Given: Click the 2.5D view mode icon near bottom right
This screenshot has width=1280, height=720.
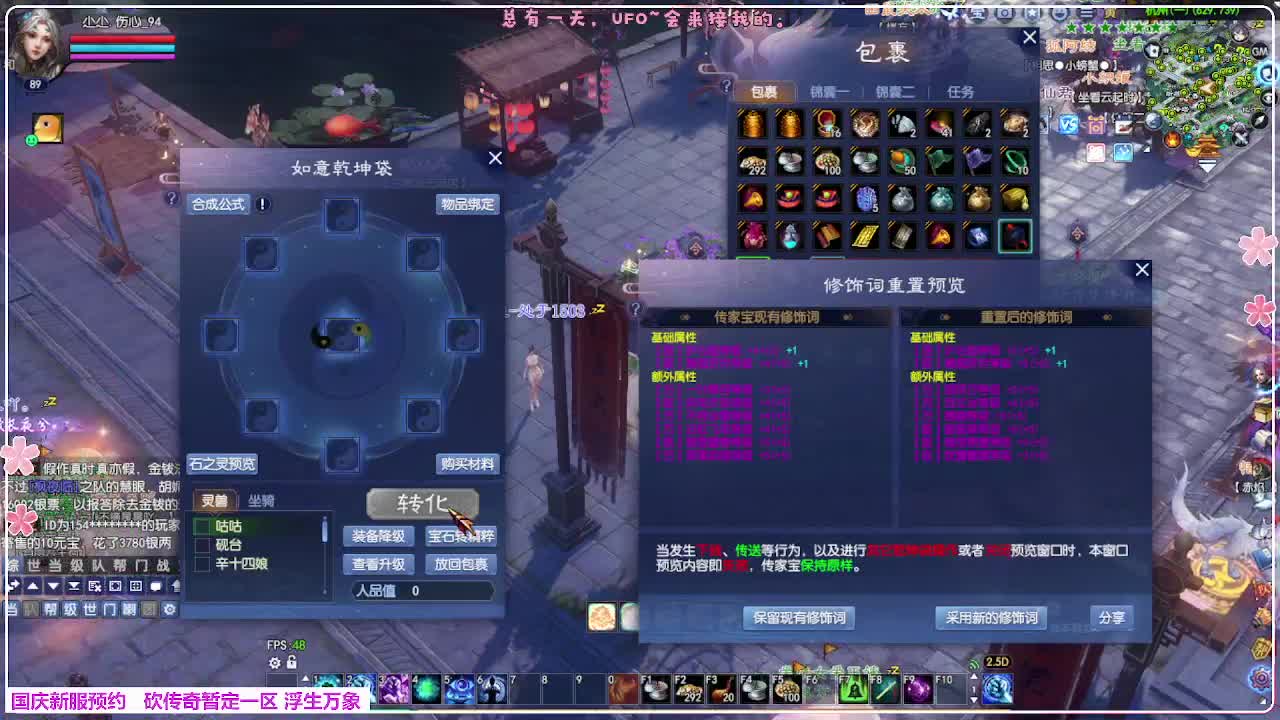Looking at the screenshot, I should [x=997, y=663].
